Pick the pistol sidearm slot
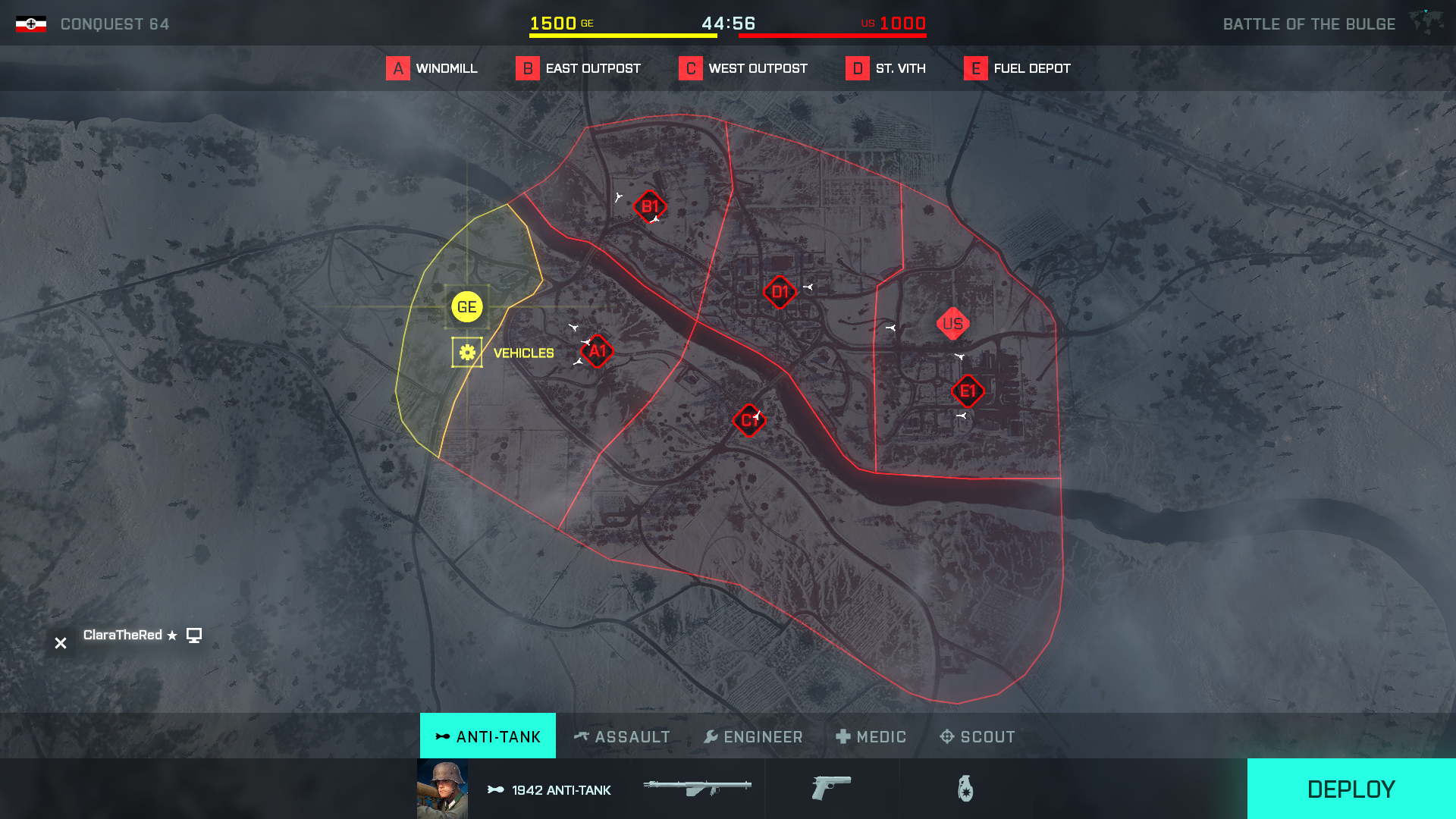The height and width of the screenshot is (819, 1456). [x=832, y=789]
